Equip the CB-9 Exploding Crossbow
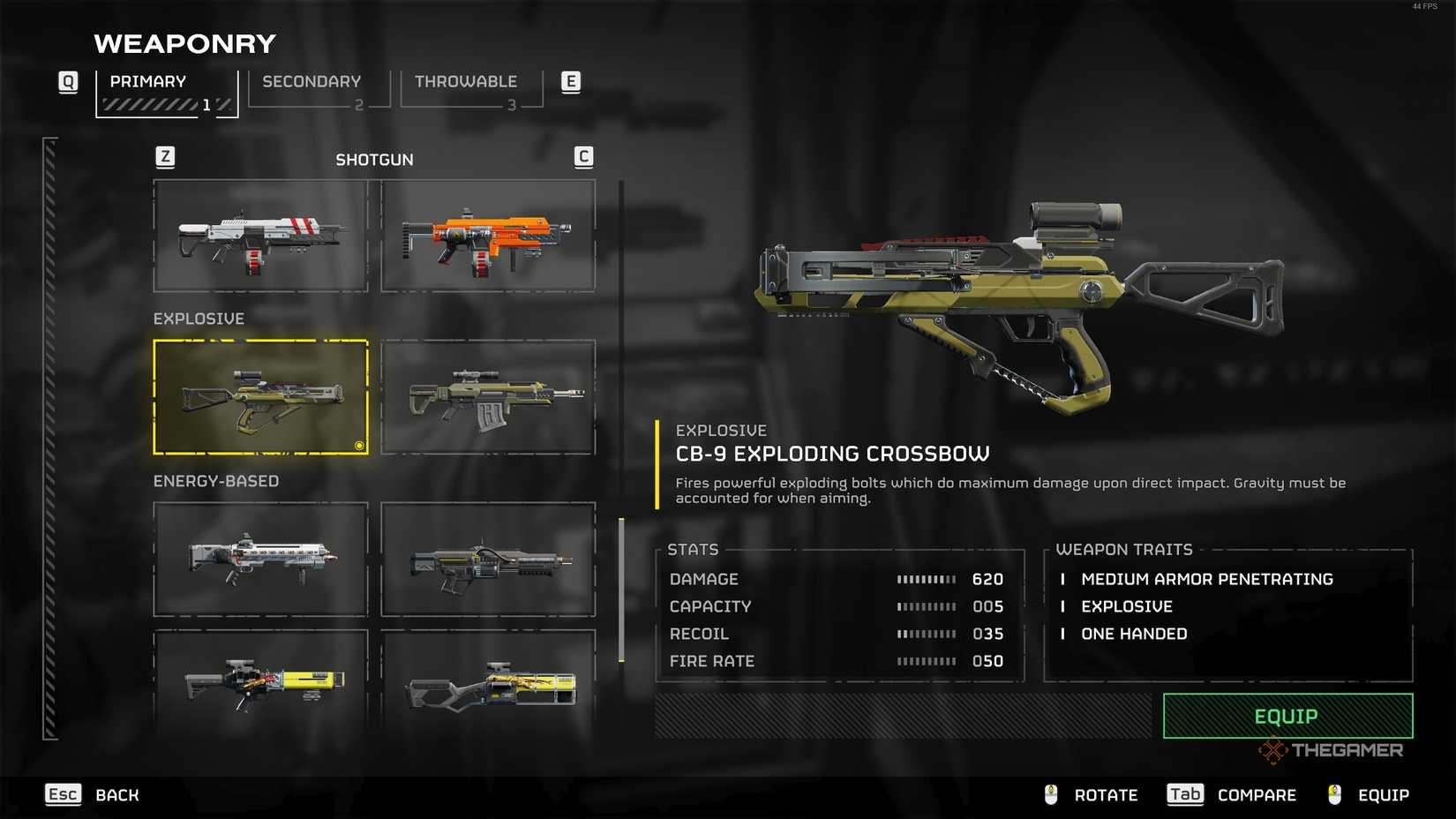Image resolution: width=1456 pixels, height=819 pixels. tap(1287, 716)
